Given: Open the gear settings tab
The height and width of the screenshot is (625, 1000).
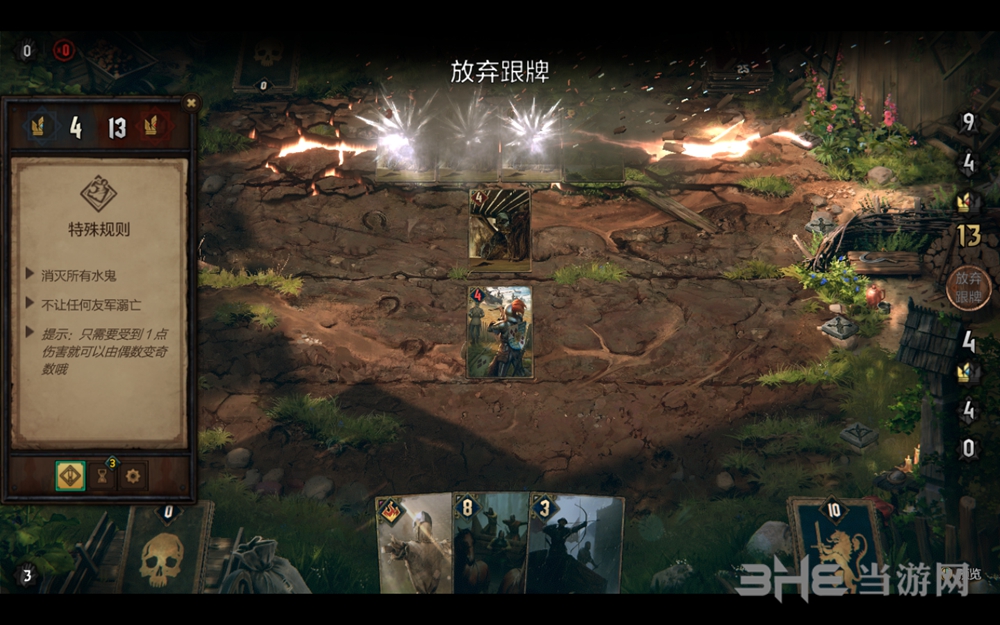Looking at the screenshot, I should pos(132,476).
